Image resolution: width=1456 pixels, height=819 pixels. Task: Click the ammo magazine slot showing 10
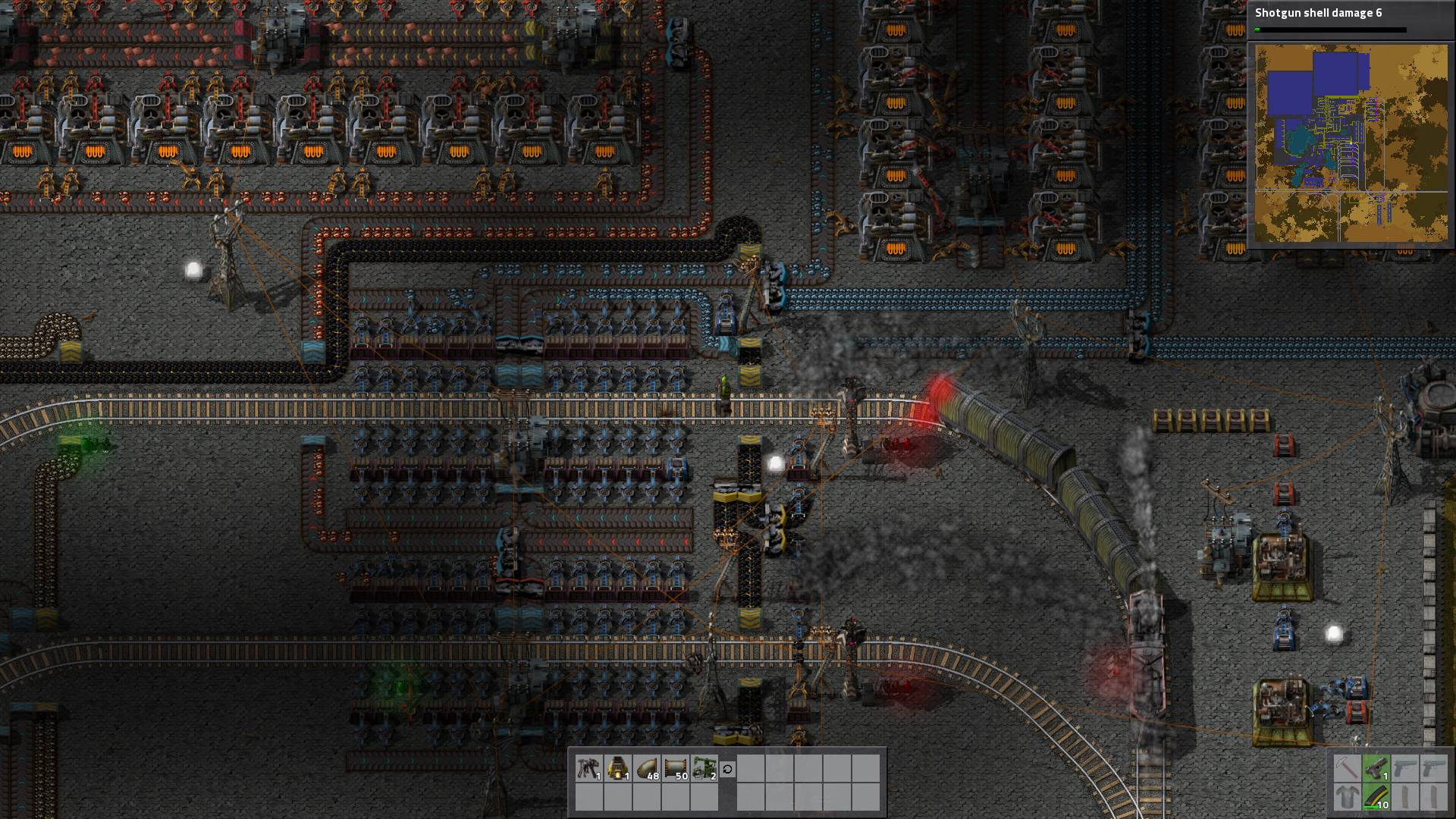click(1376, 797)
